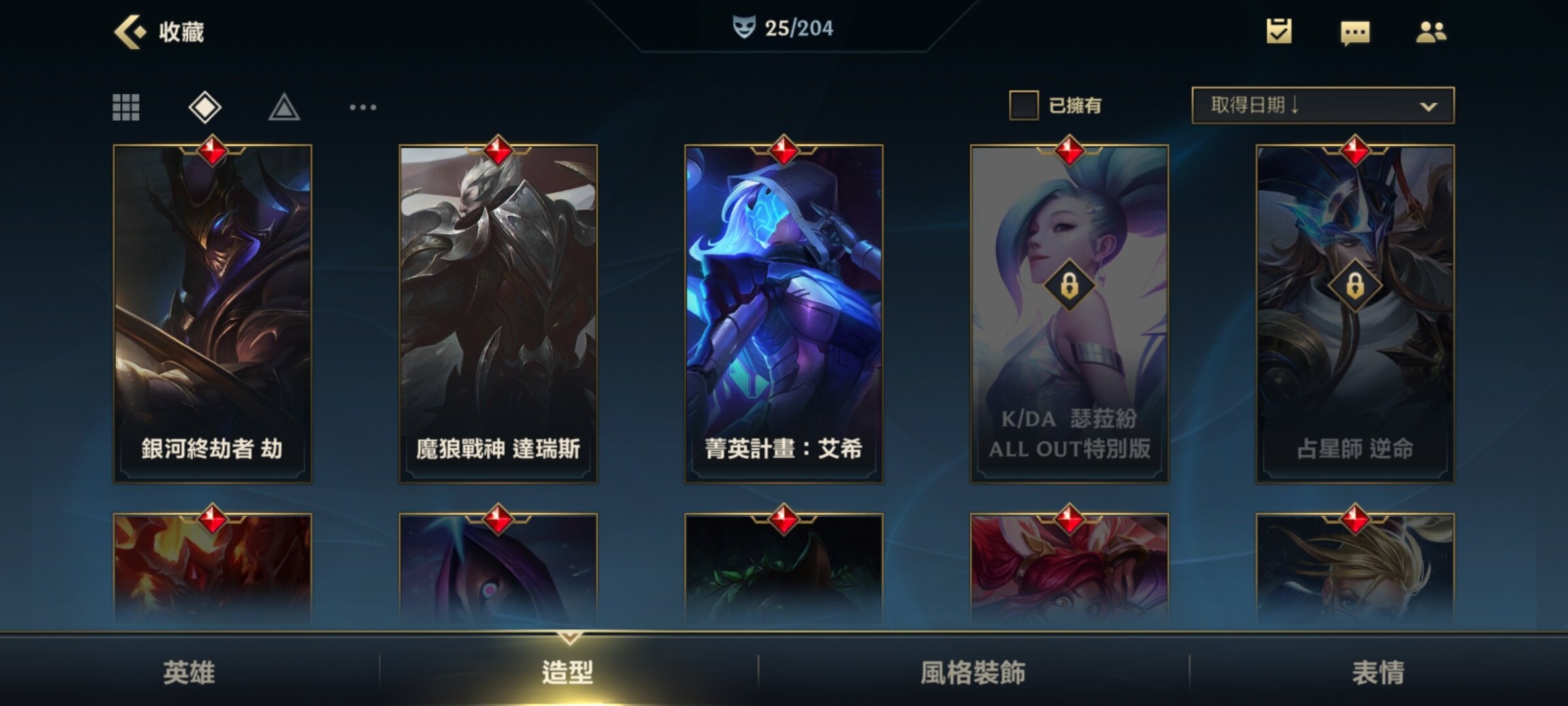Switch to the 風格裝飾 tab

tap(973, 672)
